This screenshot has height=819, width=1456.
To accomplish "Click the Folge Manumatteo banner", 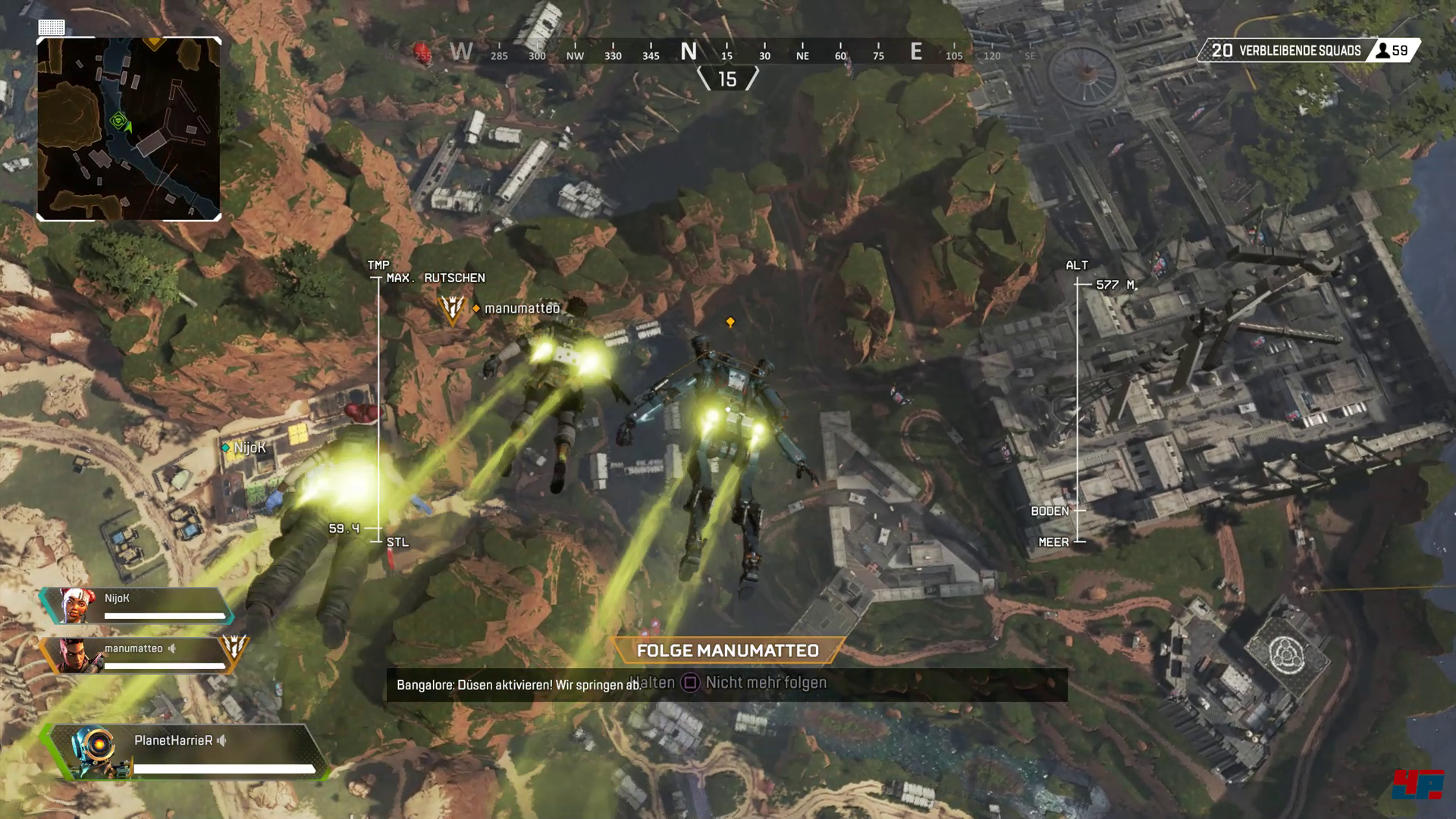I will [727, 651].
